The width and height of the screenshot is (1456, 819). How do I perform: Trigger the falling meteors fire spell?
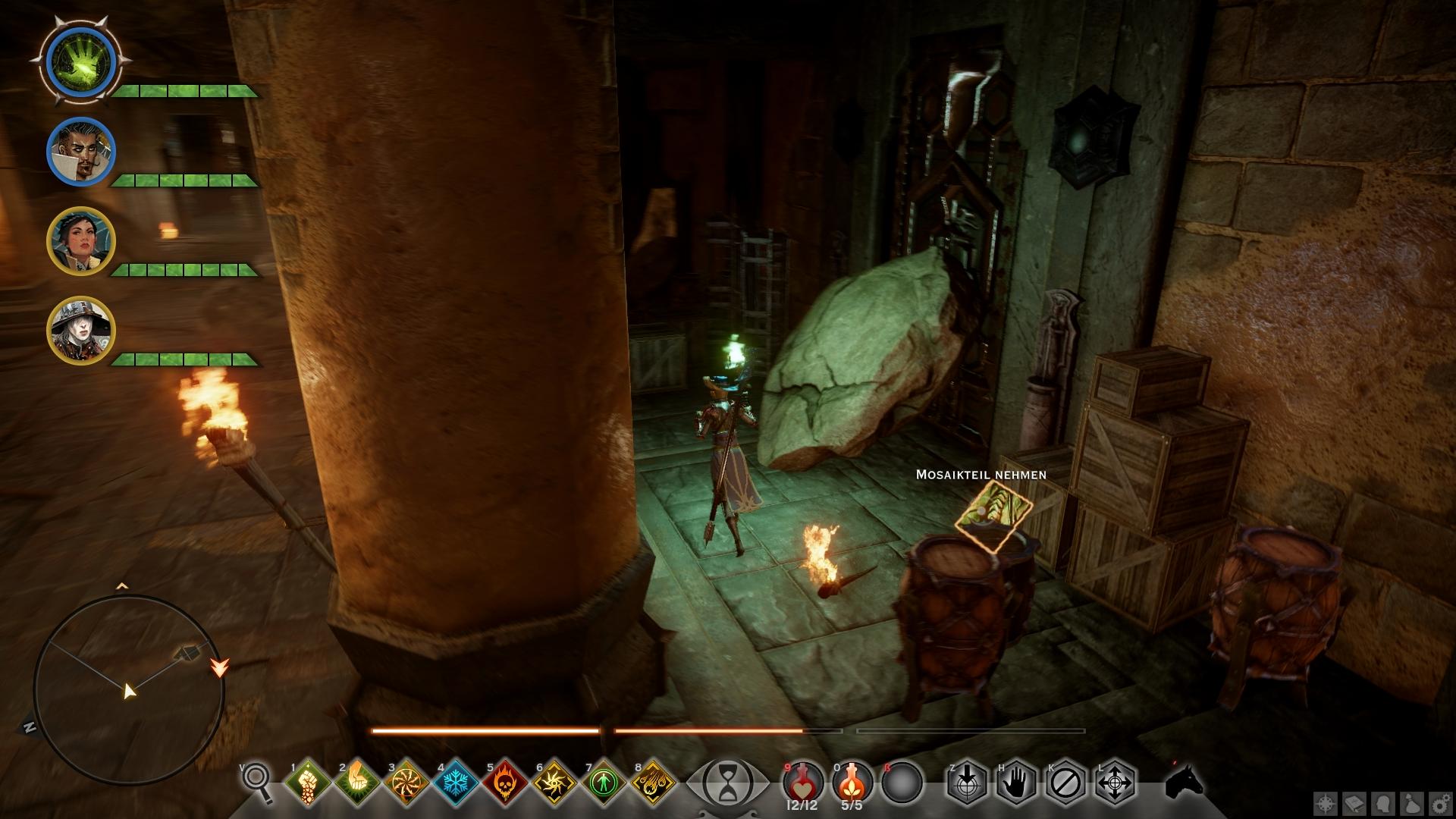pyautogui.click(x=653, y=782)
